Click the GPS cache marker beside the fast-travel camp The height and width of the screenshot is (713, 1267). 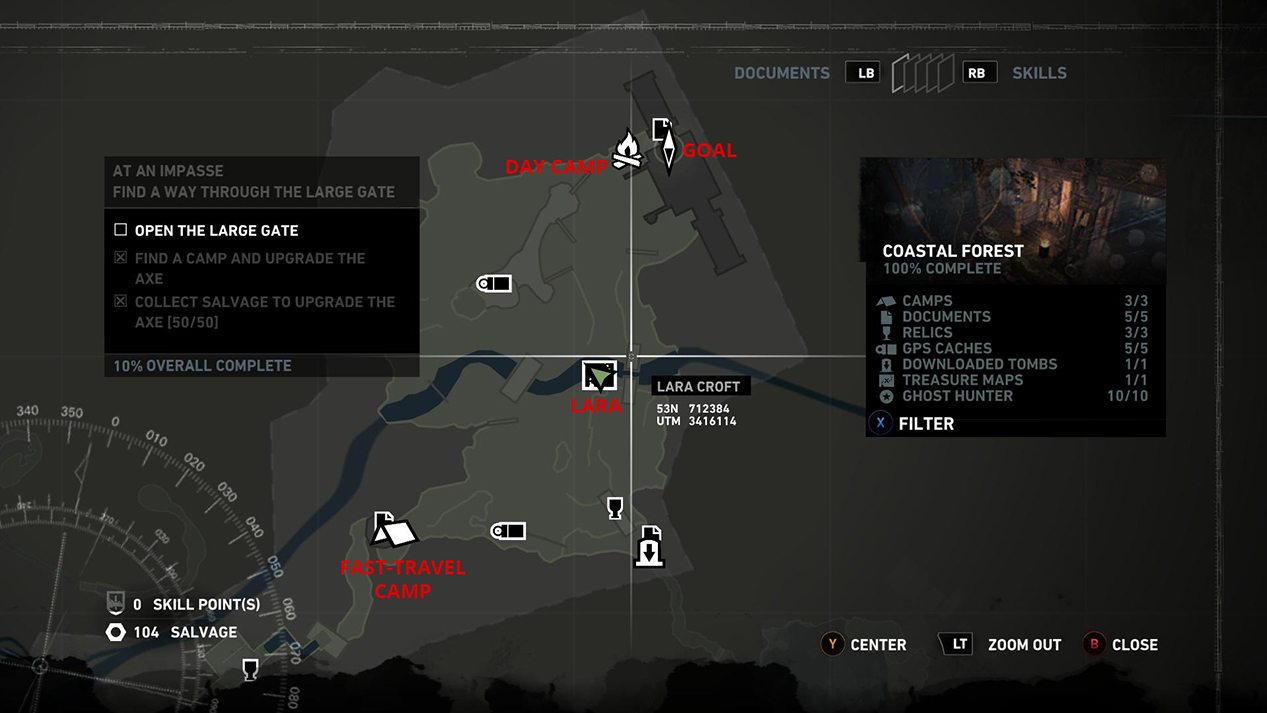[508, 531]
